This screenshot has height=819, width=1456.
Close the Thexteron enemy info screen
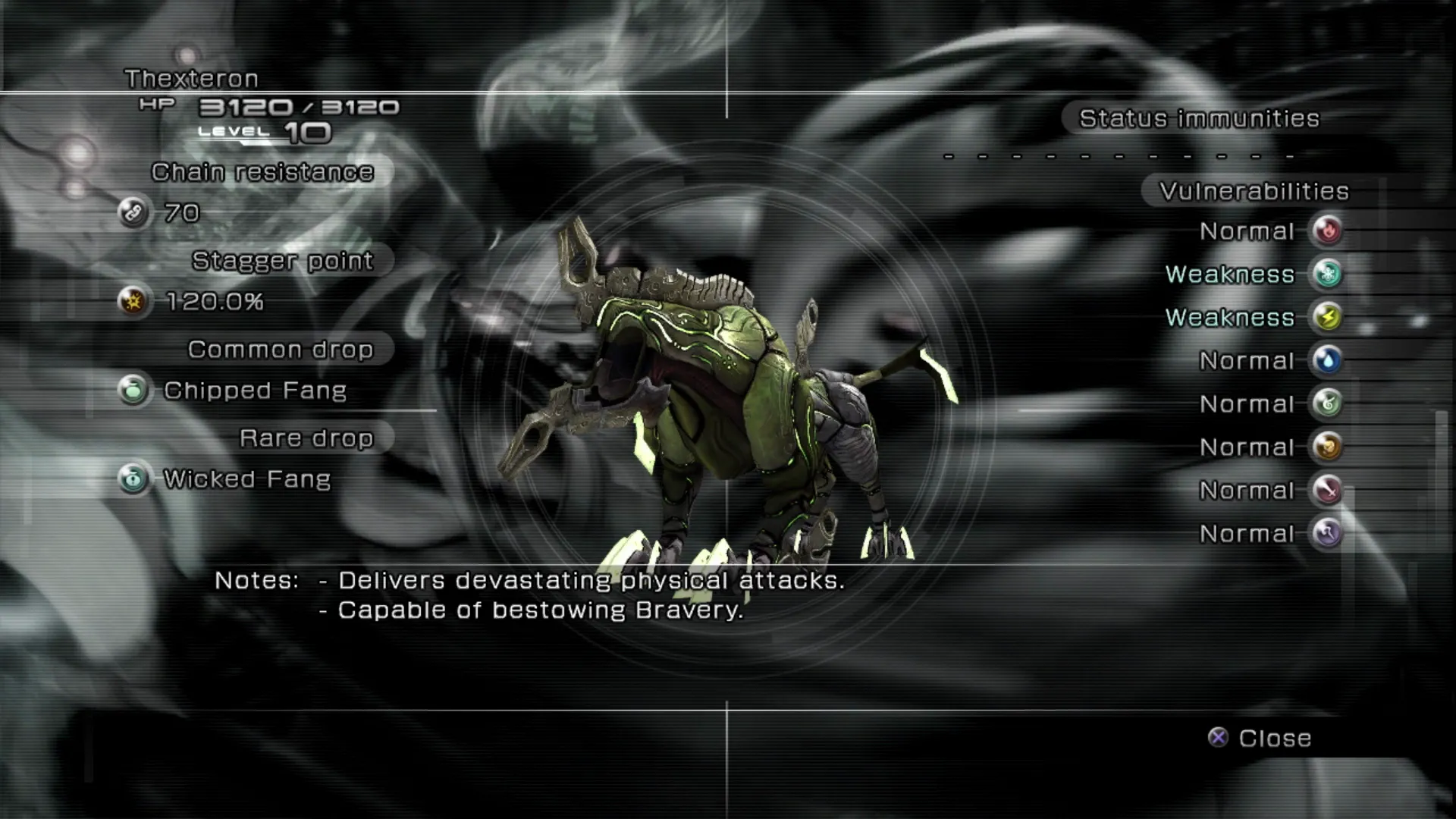(x=1260, y=738)
